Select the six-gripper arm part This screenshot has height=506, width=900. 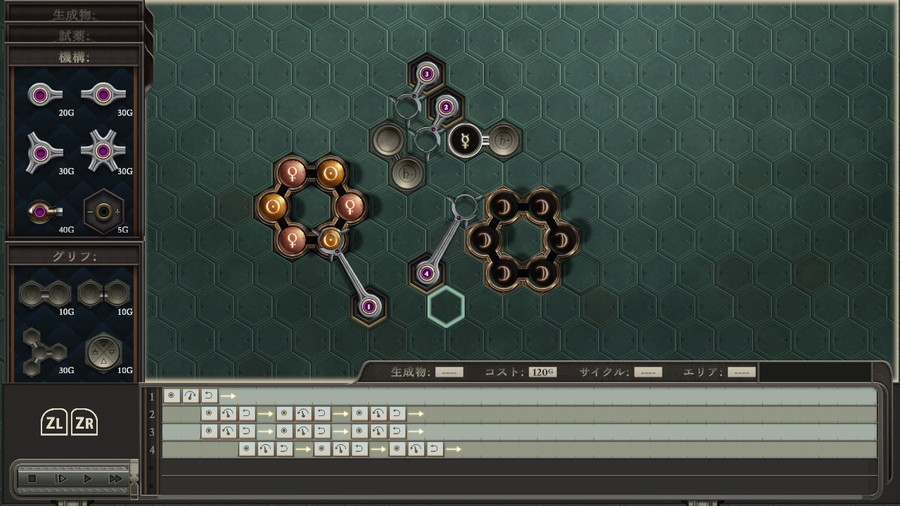coord(102,151)
